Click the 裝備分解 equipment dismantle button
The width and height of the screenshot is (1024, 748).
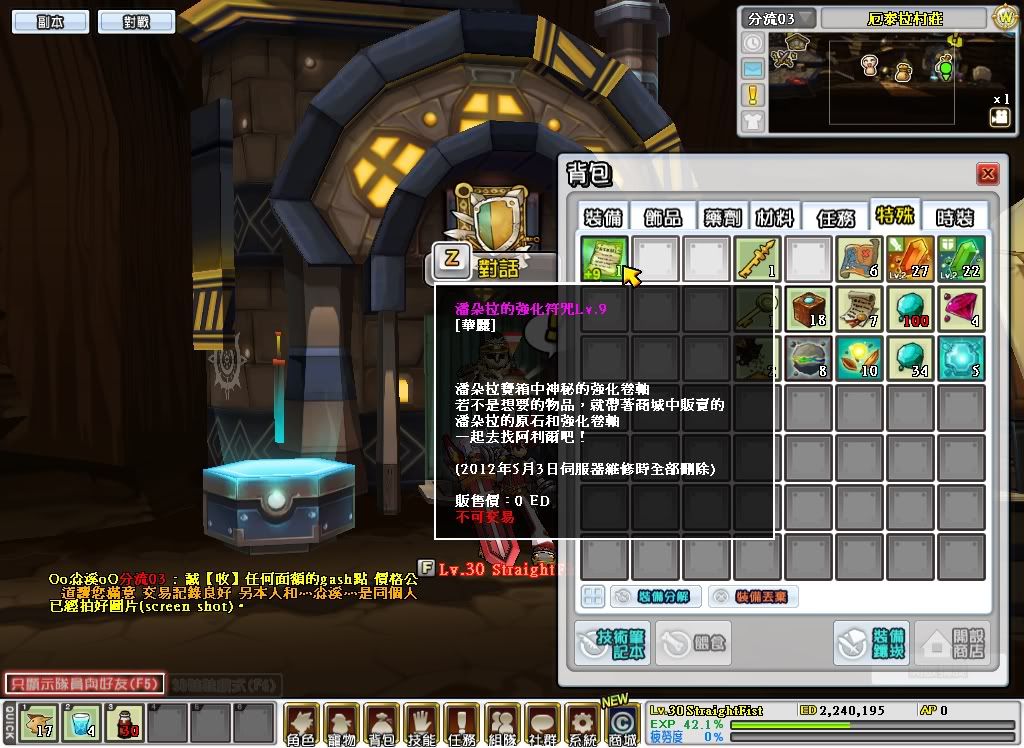(x=653, y=597)
